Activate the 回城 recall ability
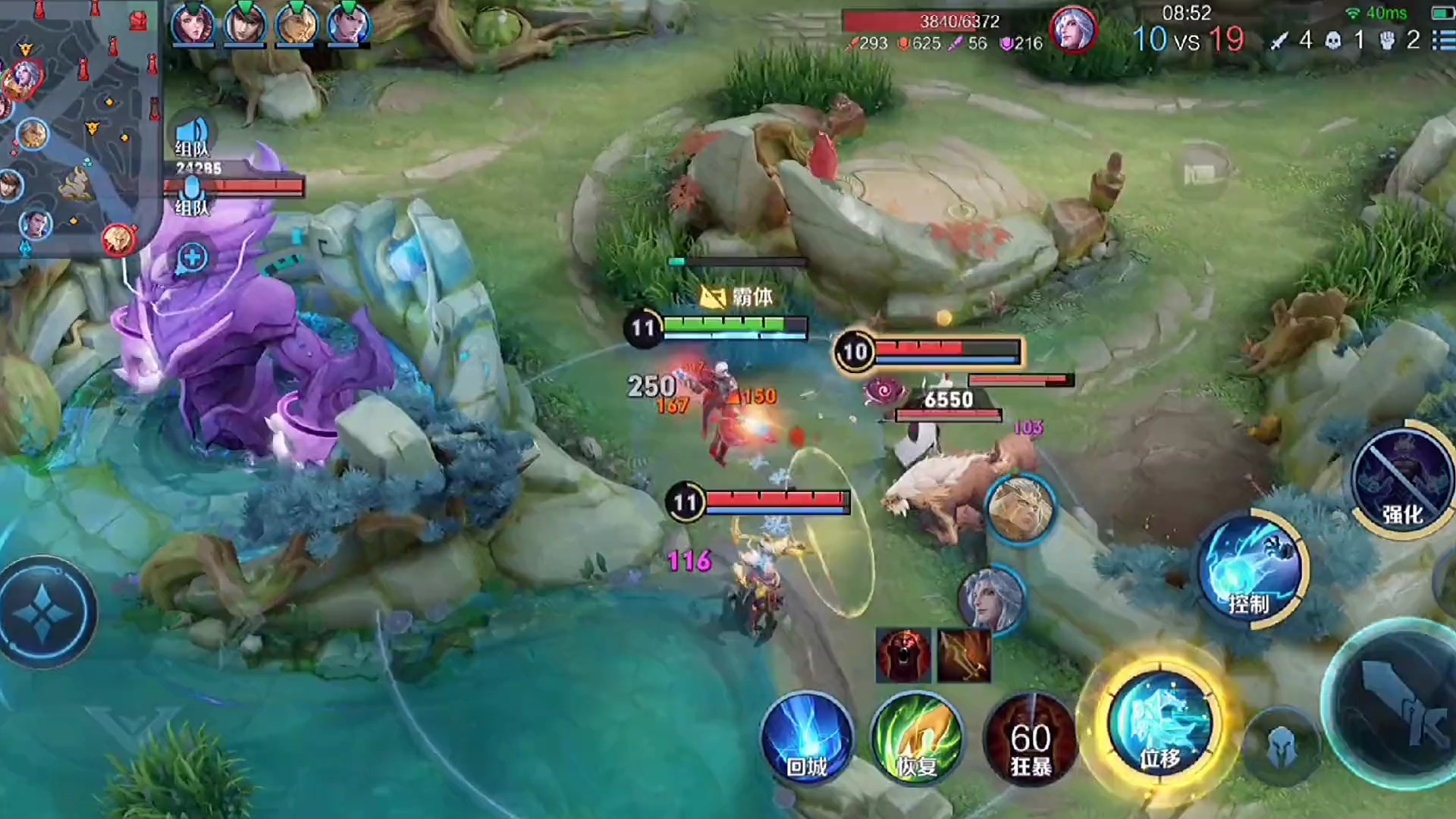1456x819 pixels. [806, 739]
